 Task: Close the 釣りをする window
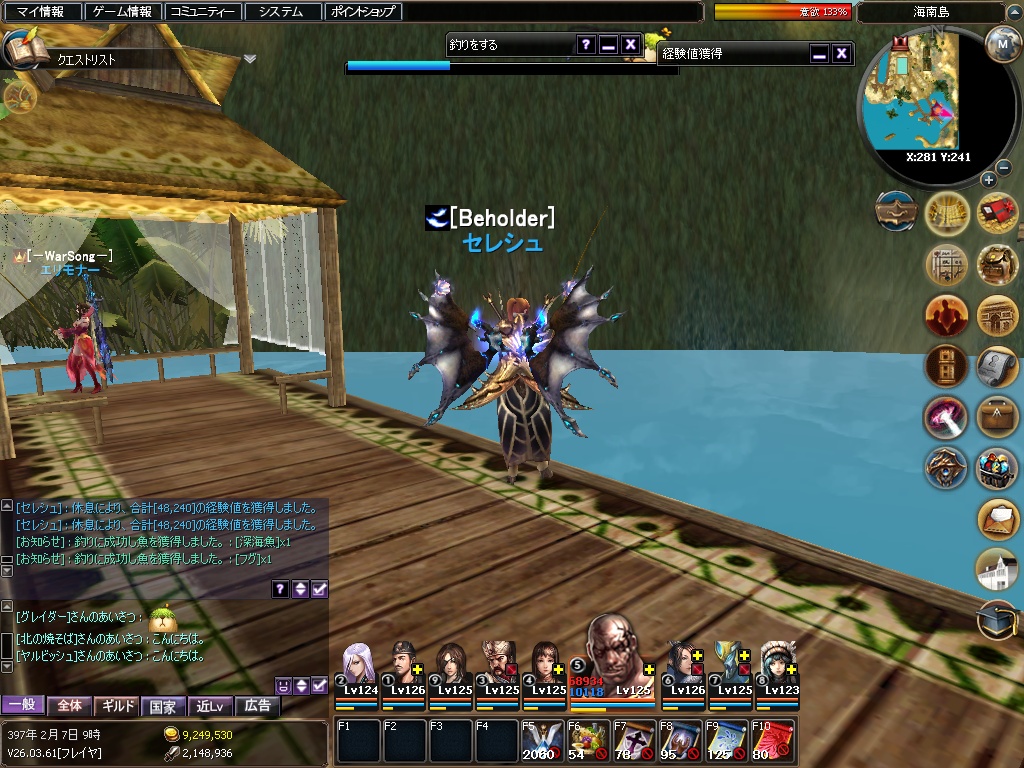[x=630, y=44]
